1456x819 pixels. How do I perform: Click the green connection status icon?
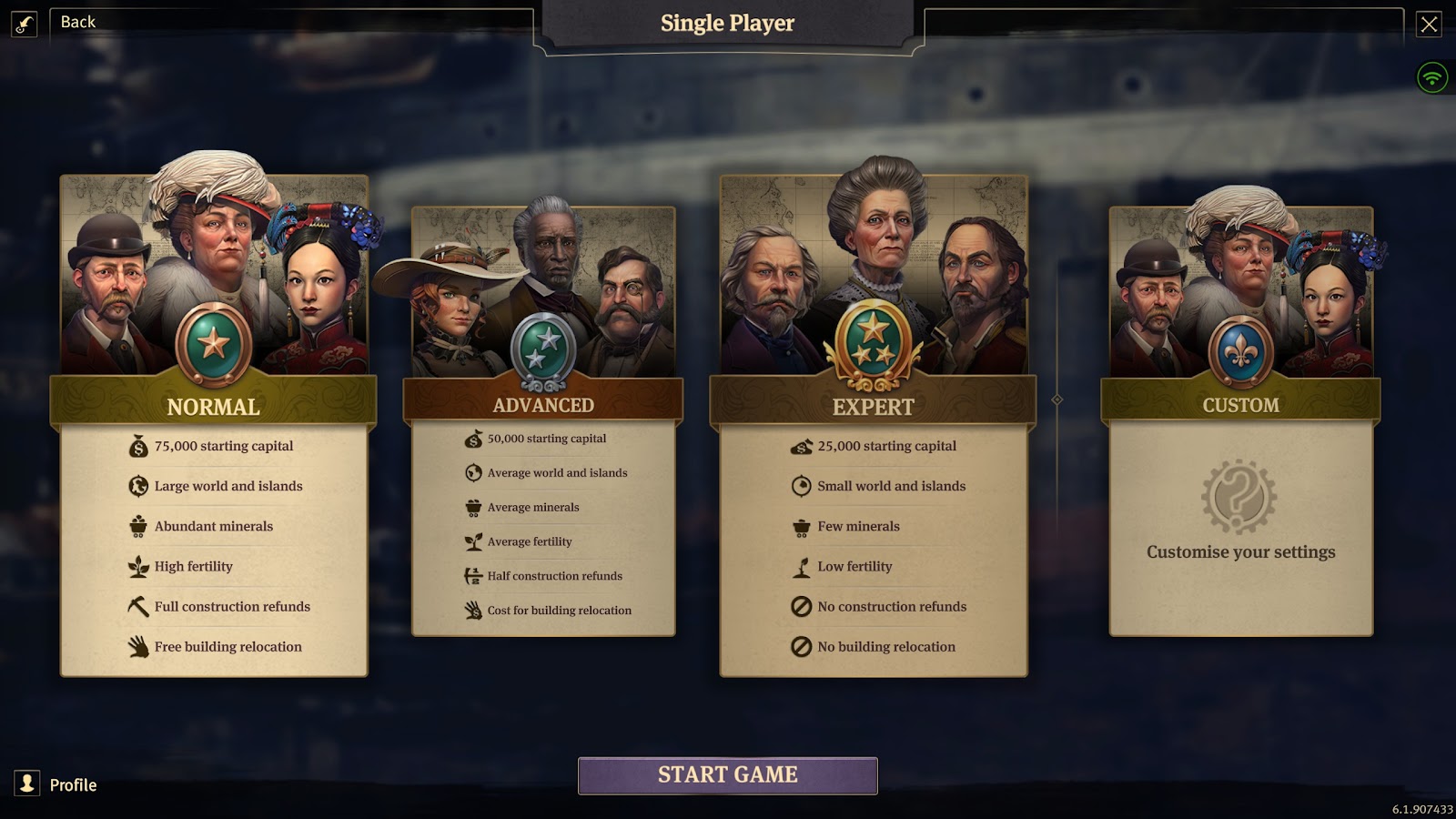tap(1431, 77)
